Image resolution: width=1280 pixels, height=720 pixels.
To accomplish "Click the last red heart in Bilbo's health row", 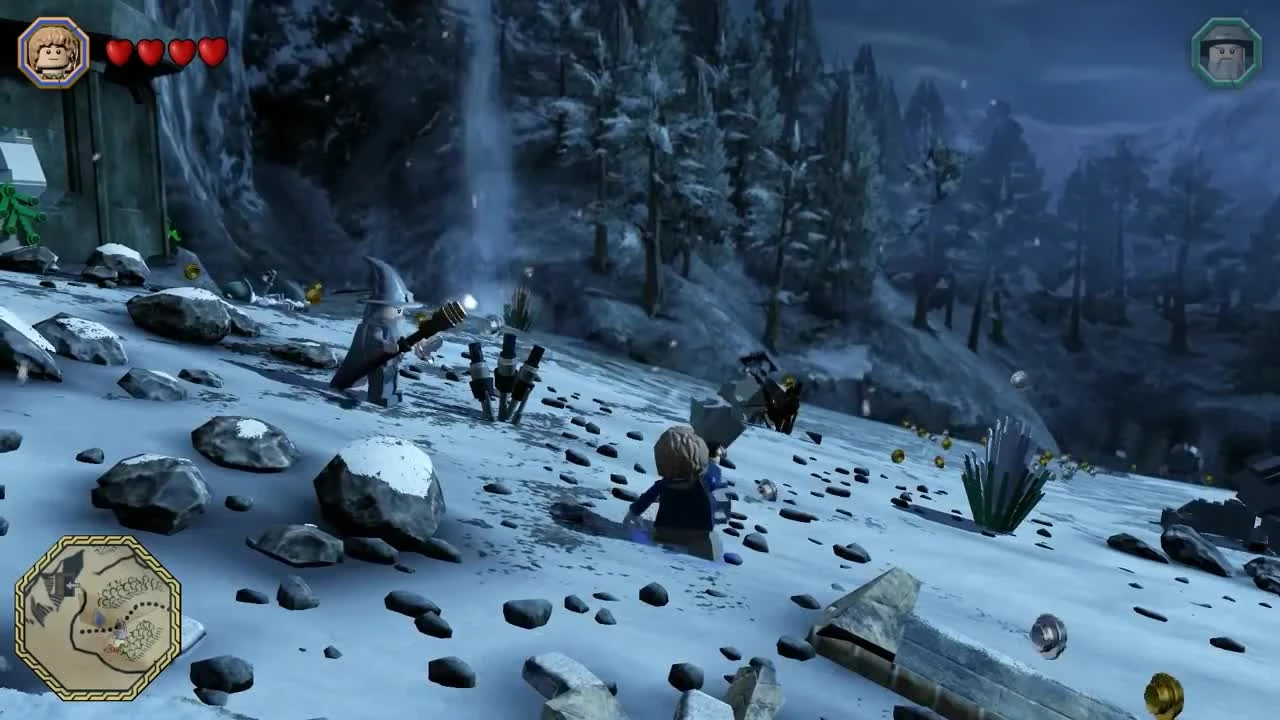I will coord(210,50).
